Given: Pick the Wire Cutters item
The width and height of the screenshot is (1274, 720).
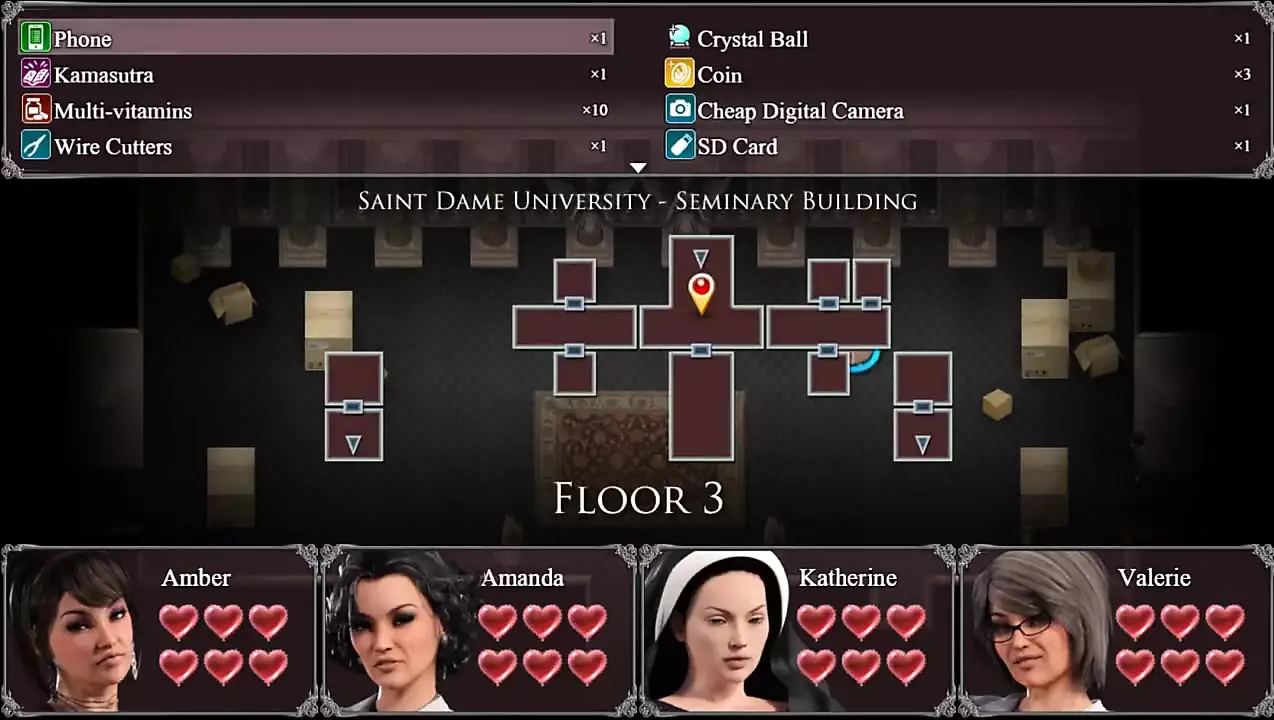Looking at the screenshot, I should 315,147.
